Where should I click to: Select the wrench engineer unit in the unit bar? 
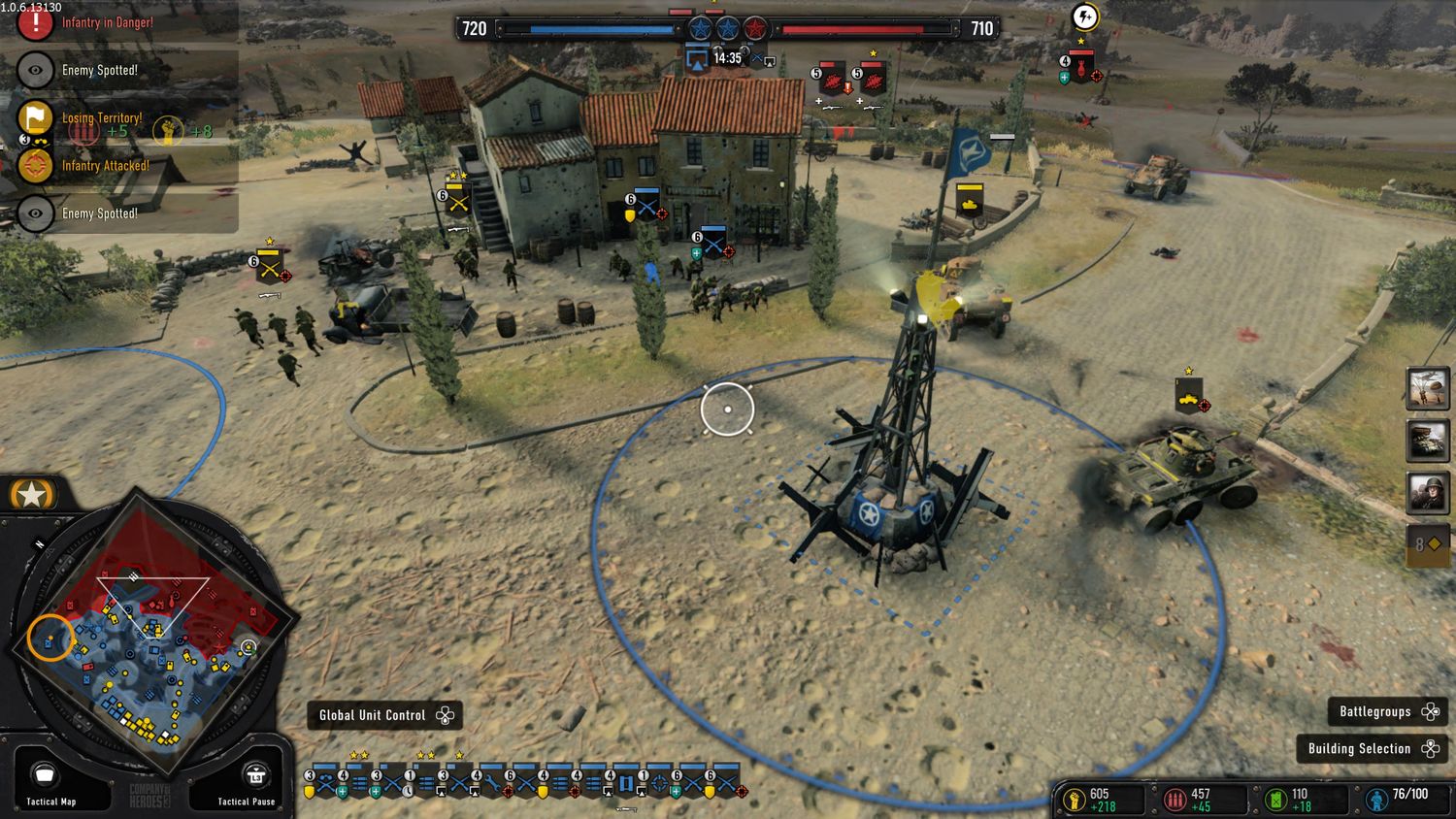pyautogui.click(x=493, y=781)
